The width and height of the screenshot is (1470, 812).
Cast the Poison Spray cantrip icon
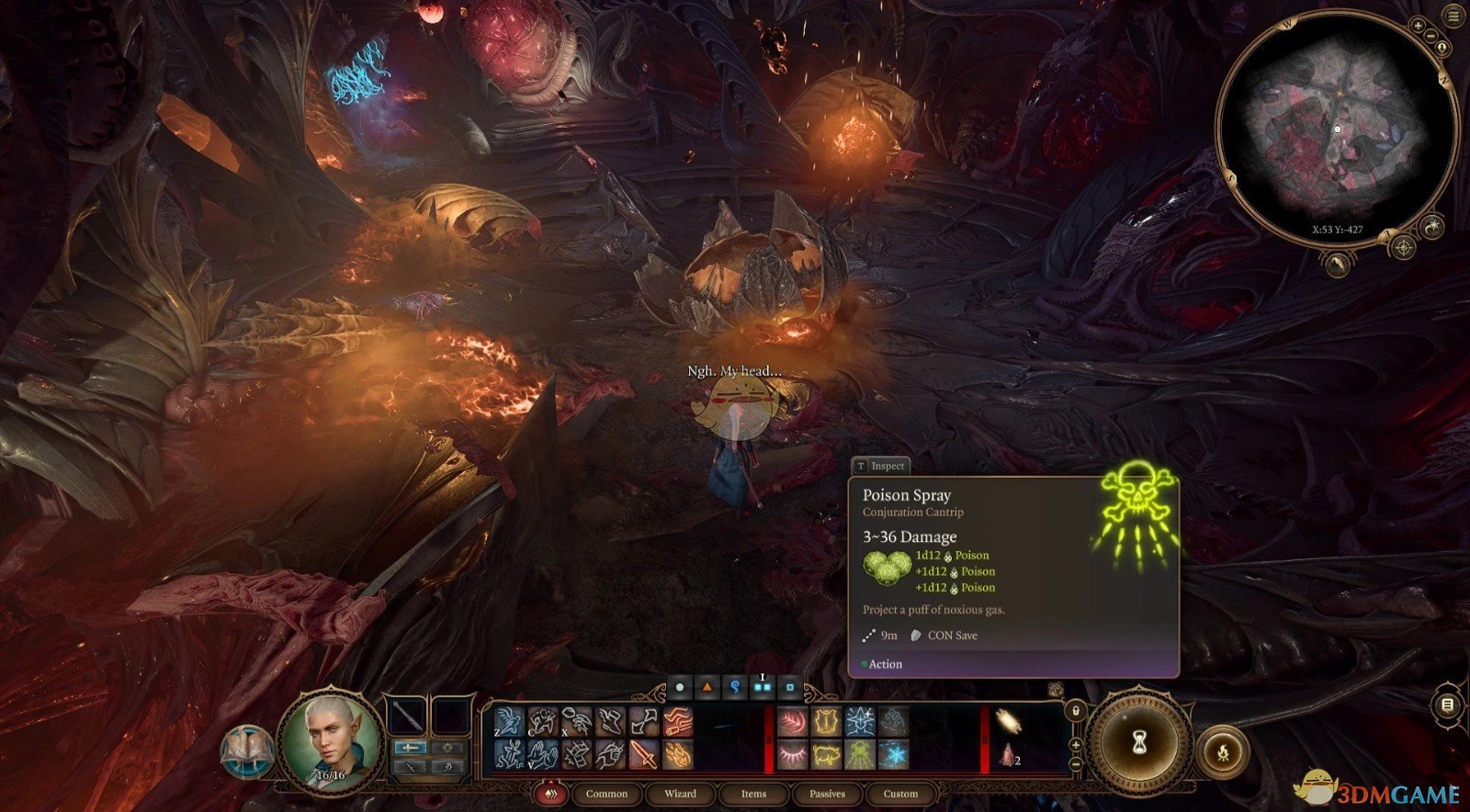click(x=860, y=755)
